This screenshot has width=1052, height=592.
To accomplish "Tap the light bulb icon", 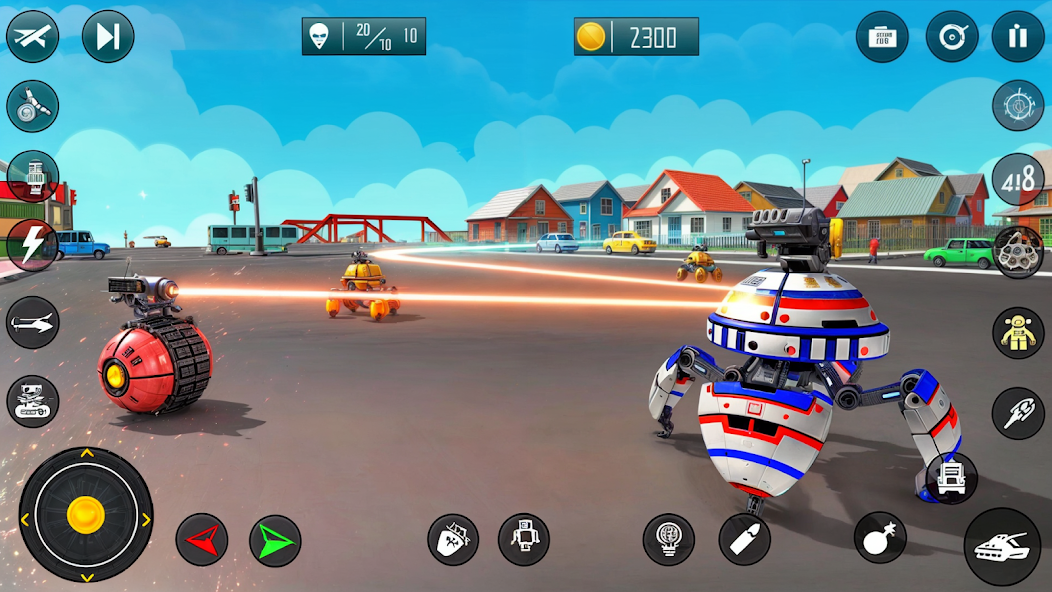I will tap(669, 540).
